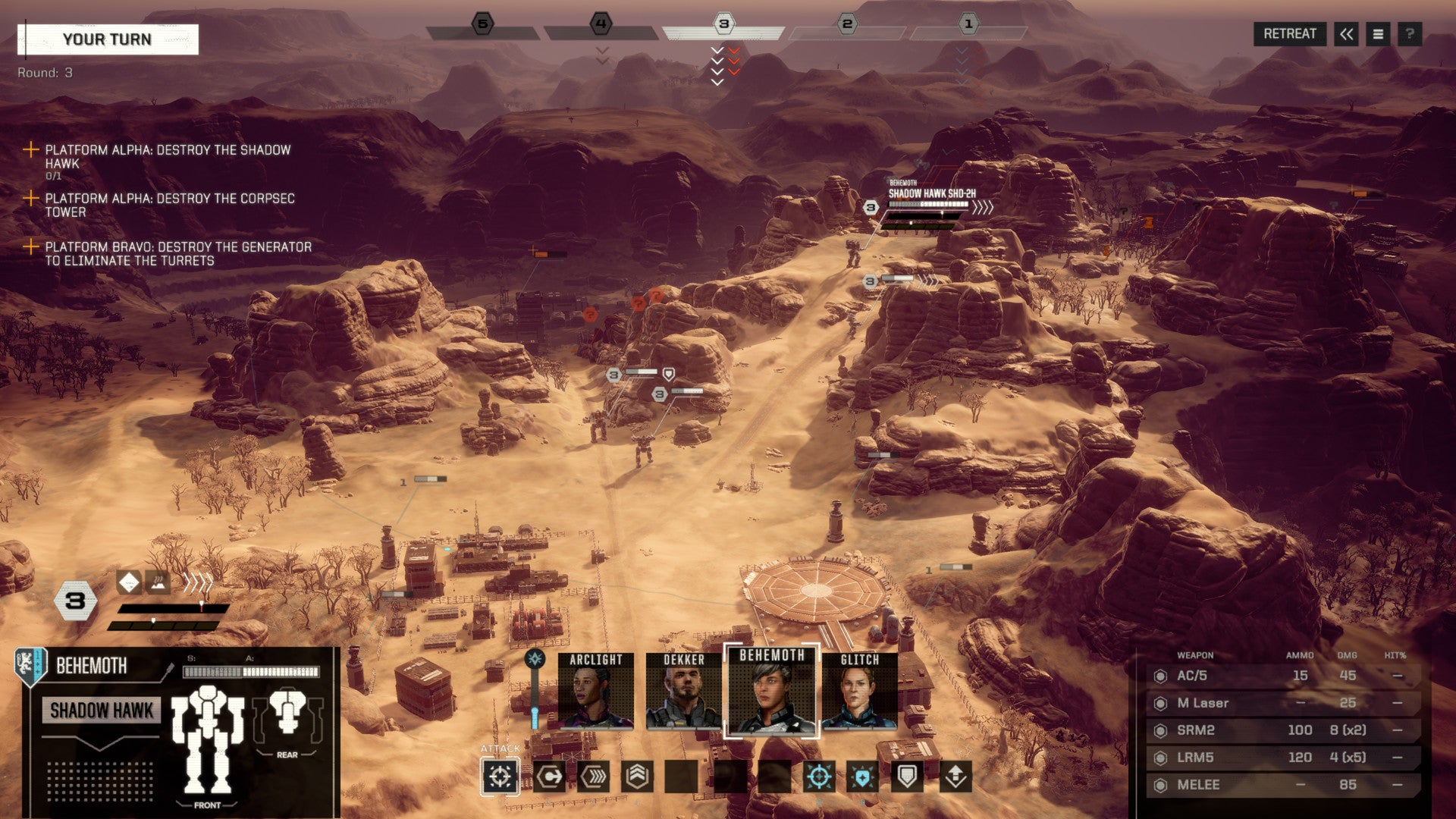
Task: Click the RETREAT button
Action: pyautogui.click(x=1291, y=33)
